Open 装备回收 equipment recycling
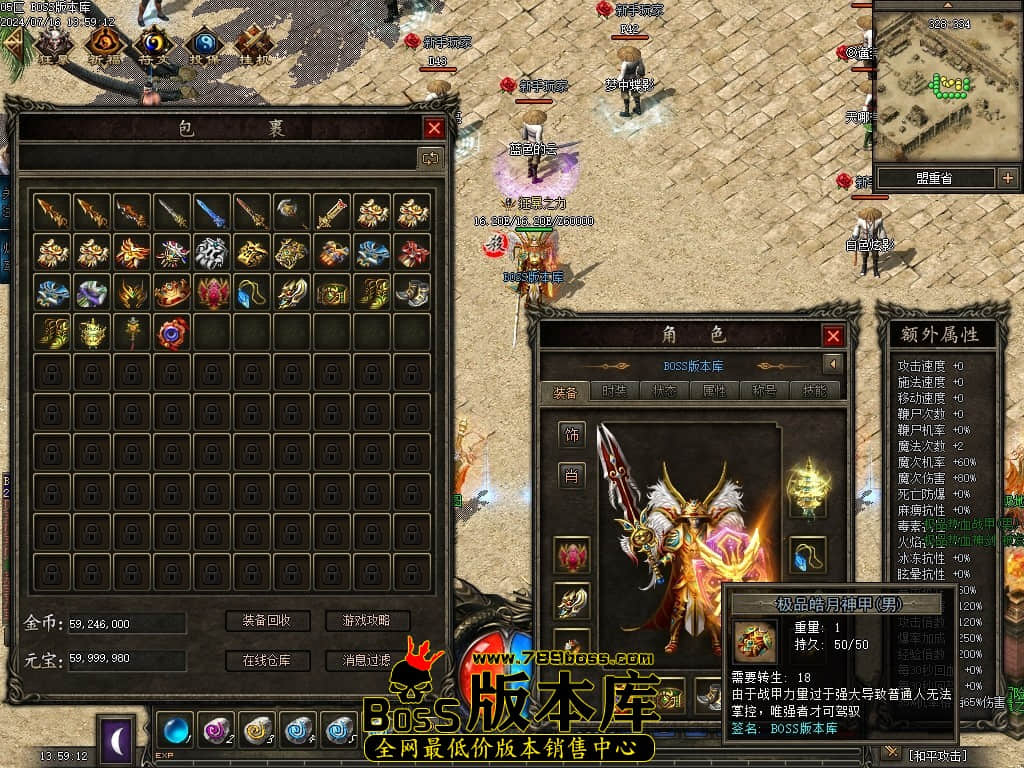The width and height of the screenshot is (1024, 768). click(266, 621)
